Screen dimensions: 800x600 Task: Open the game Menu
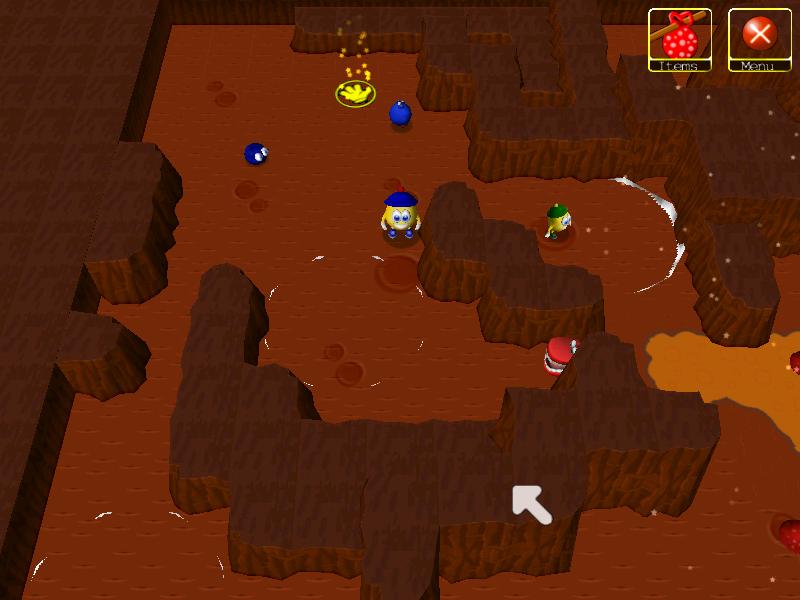(760, 39)
